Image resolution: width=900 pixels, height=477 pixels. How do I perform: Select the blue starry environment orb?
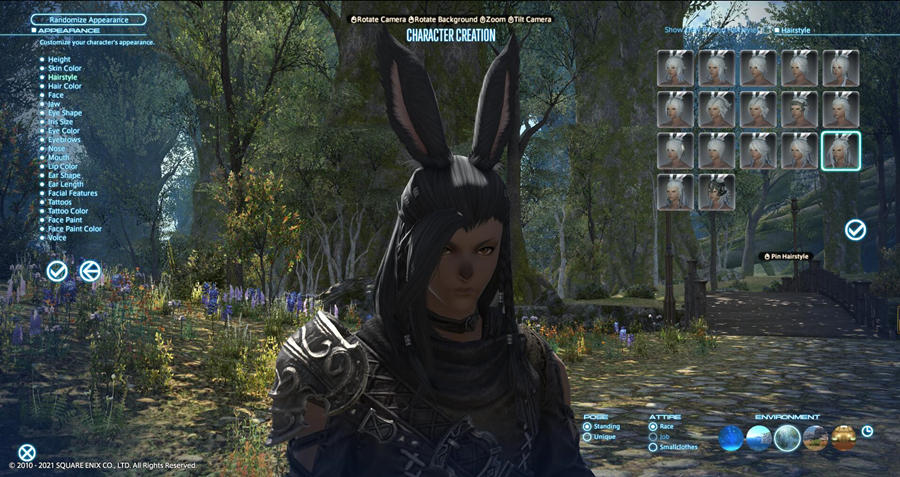pyautogui.click(x=731, y=438)
